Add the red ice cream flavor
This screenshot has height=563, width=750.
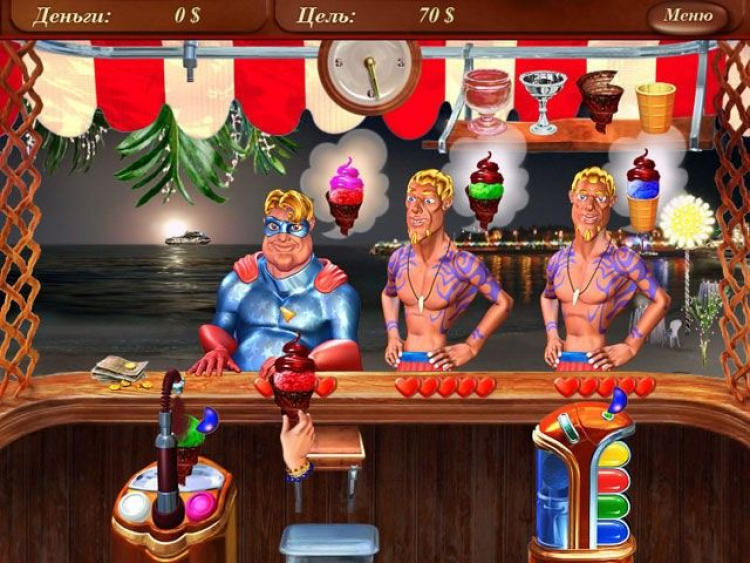point(613,481)
